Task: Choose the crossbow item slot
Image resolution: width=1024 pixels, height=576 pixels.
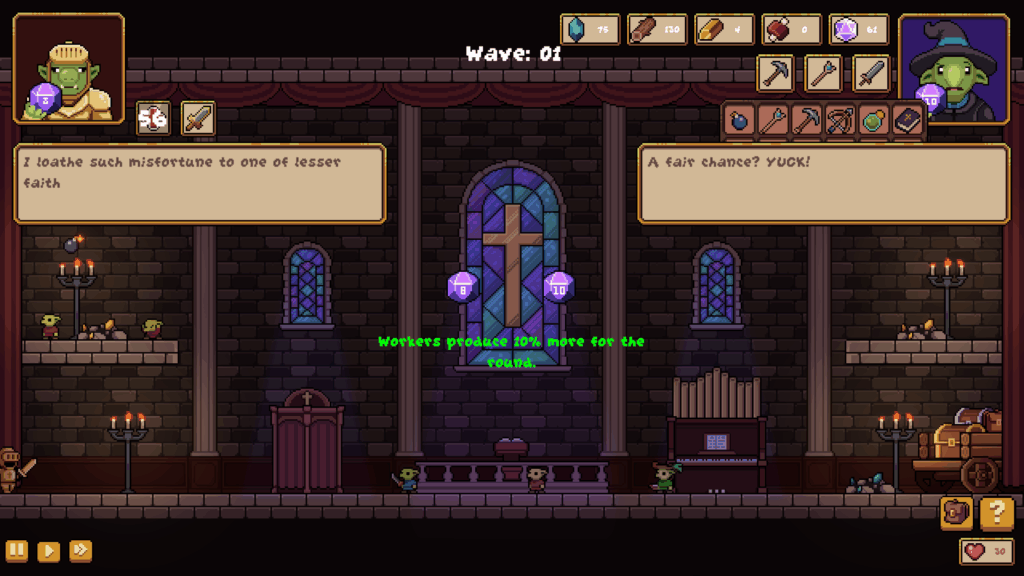Action: pos(840,121)
